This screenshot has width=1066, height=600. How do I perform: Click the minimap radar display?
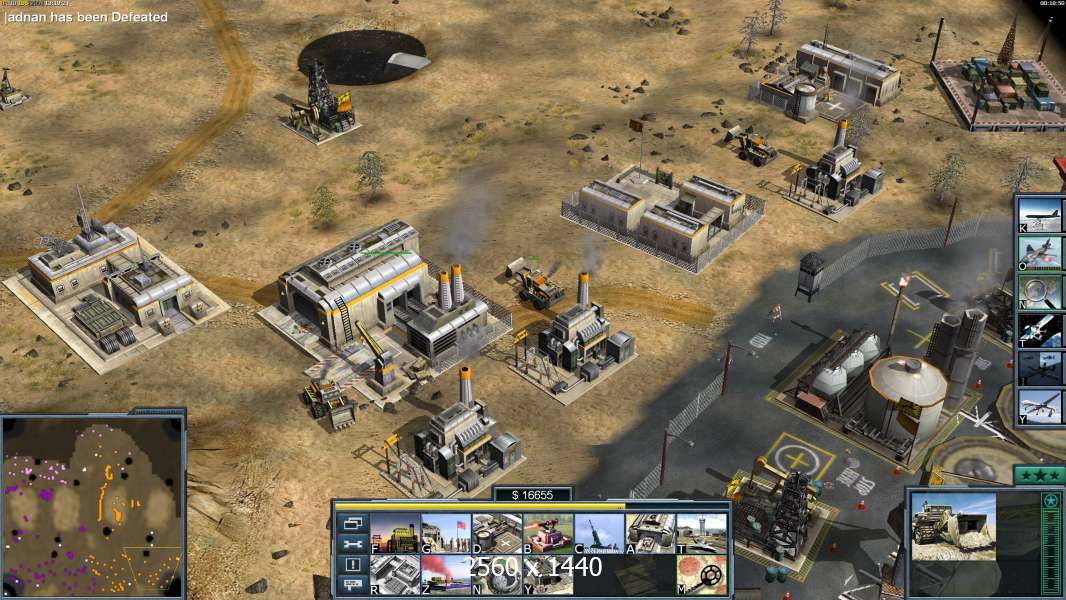(x=92, y=504)
